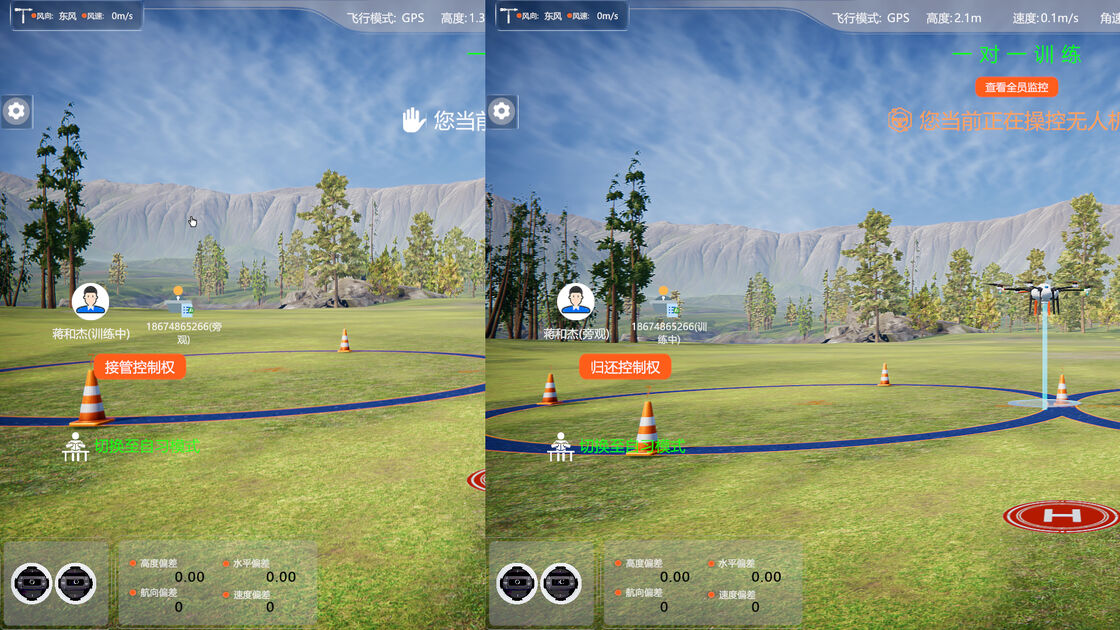Image resolution: width=1120 pixels, height=630 pixels.
Task: Select the 蒋和杰(训练中) player avatar
Action: coord(91,302)
